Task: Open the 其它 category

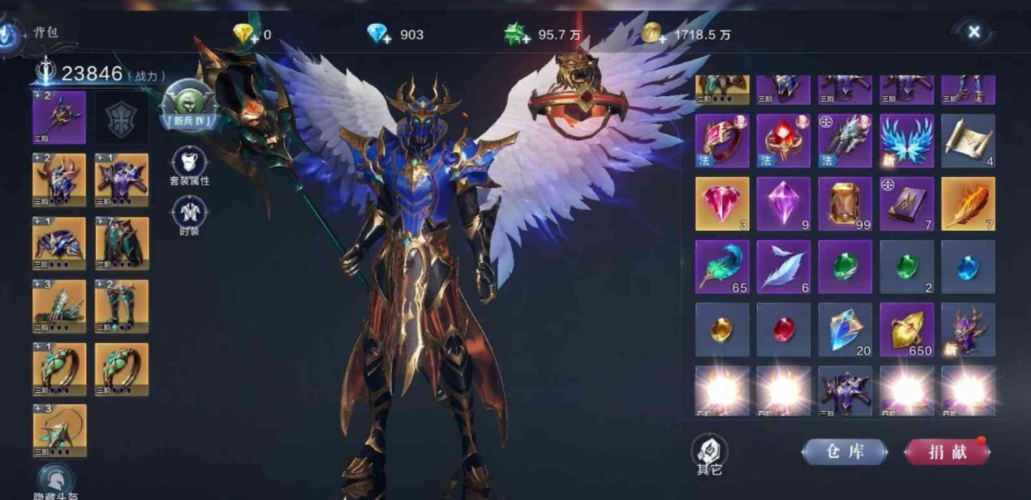Action: click(x=709, y=452)
